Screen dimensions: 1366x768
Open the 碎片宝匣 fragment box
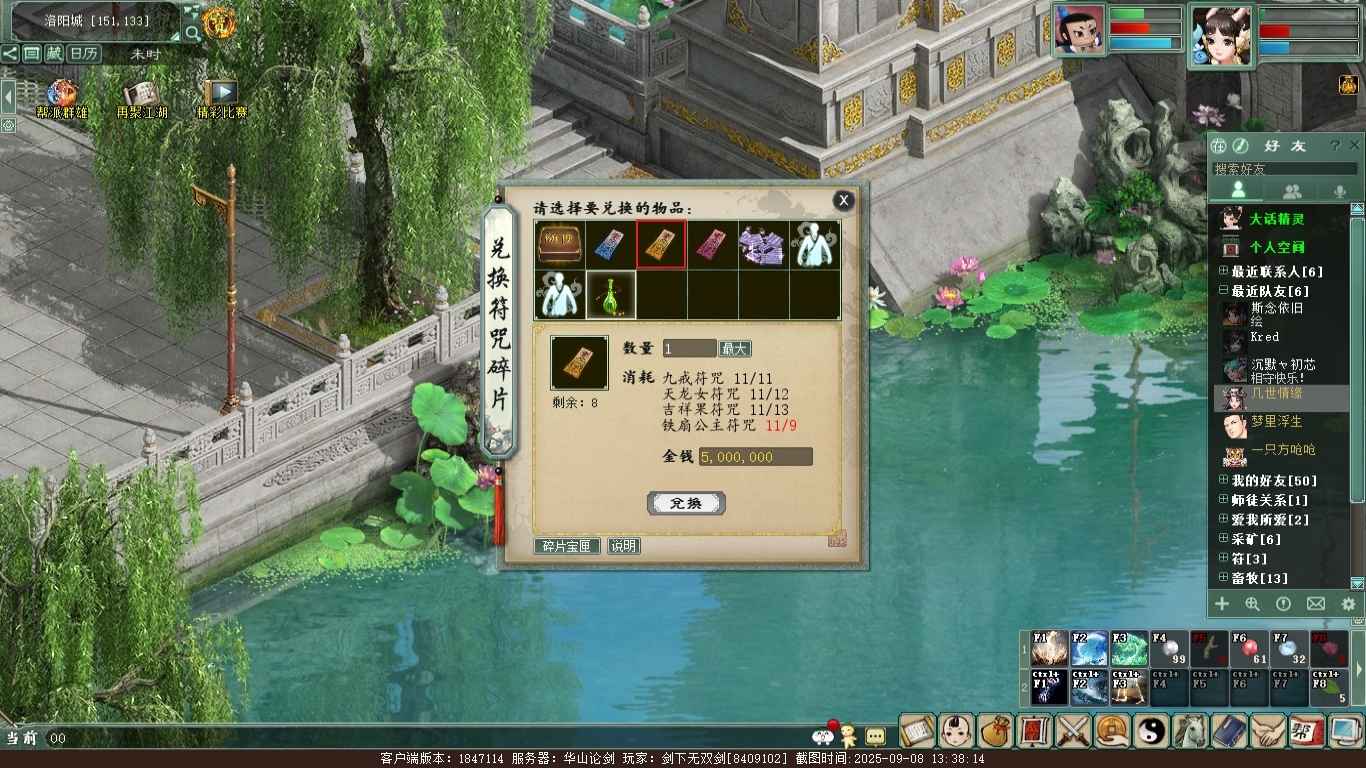pyautogui.click(x=567, y=546)
